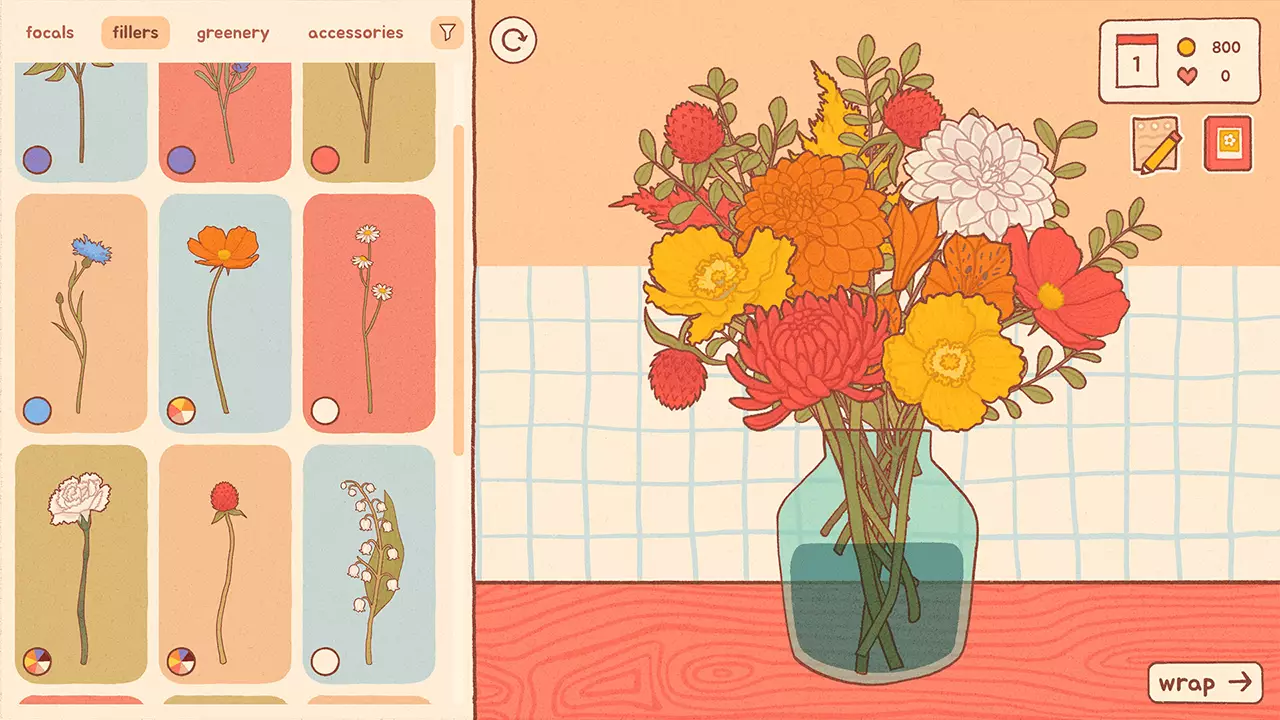The height and width of the screenshot is (720, 1280).
Task: Switch to the focals tab
Action: pyautogui.click(x=48, y=31)
